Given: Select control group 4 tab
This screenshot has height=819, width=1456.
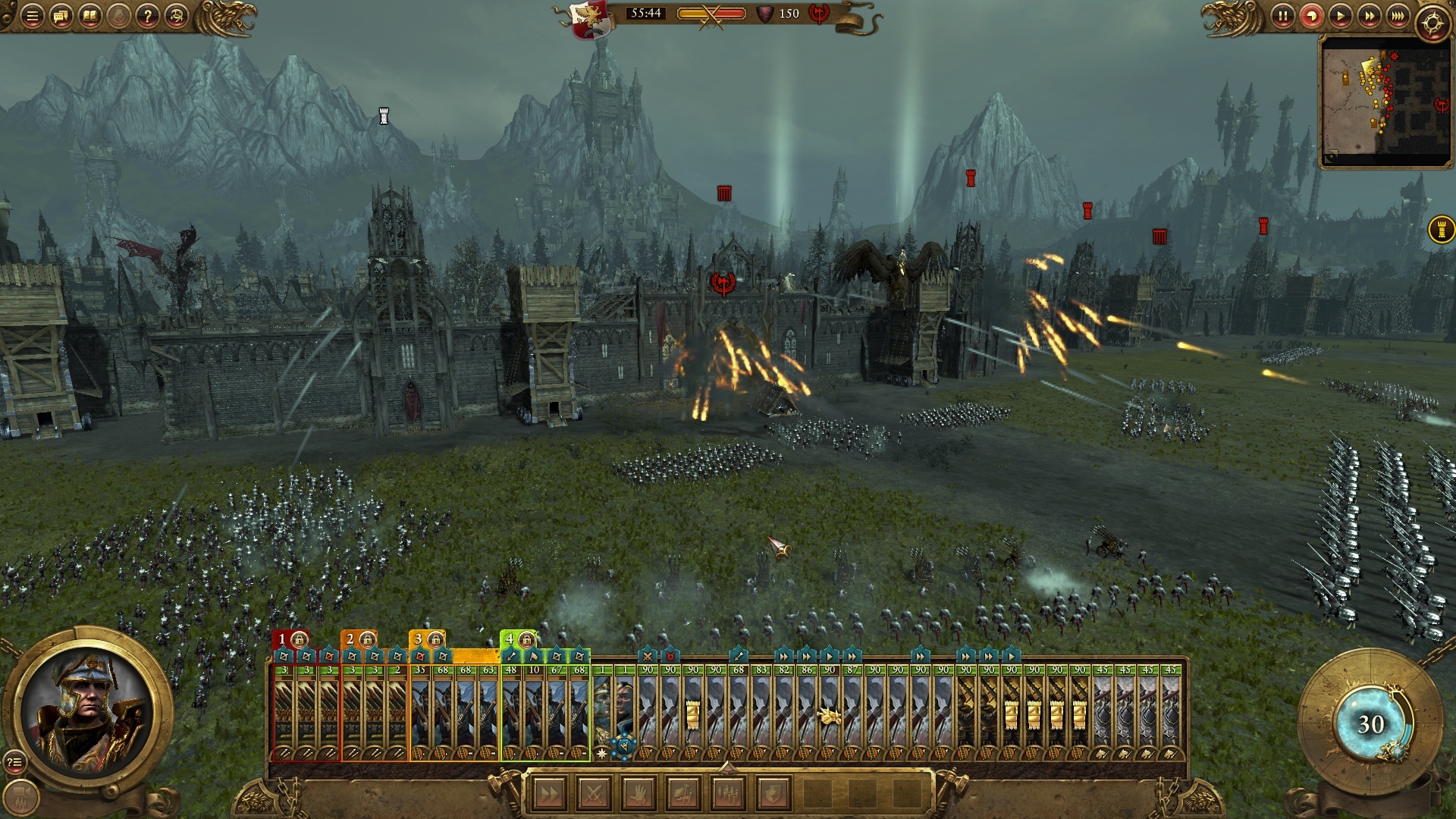Looking at the screenshot, I should 510,639.
